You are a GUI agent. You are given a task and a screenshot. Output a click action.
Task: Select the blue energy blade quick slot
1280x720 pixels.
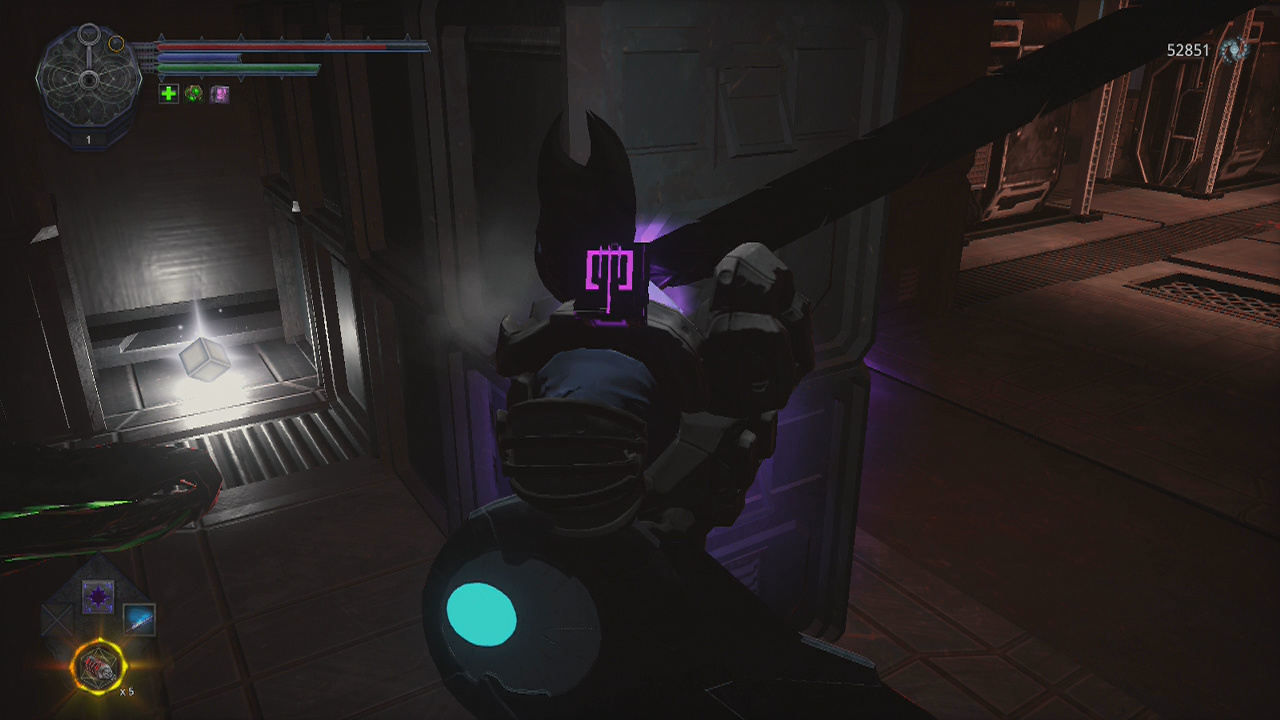tap(140, 617)
